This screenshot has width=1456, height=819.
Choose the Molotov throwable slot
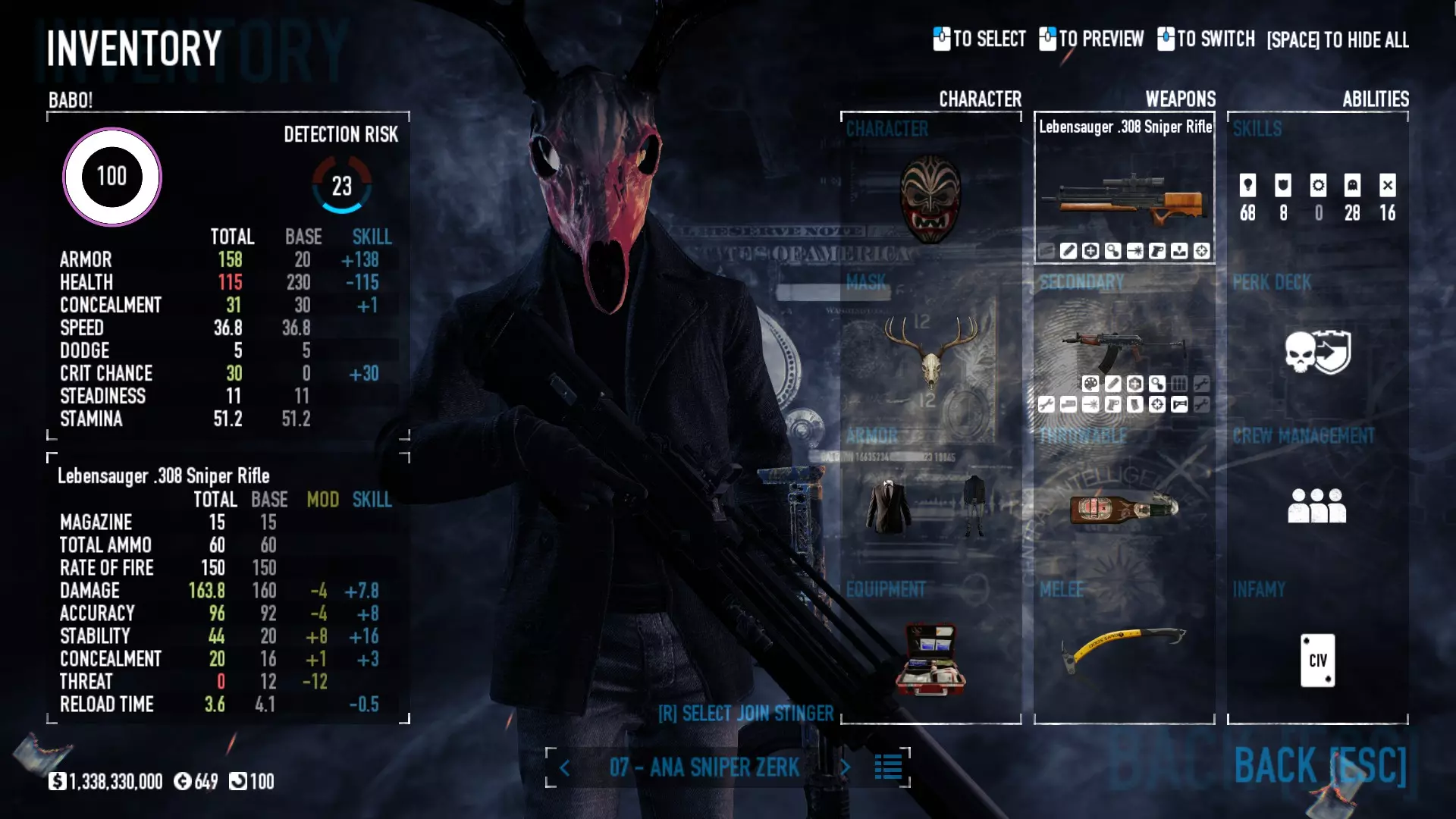pyautogui.click(x=1125, y=508)
